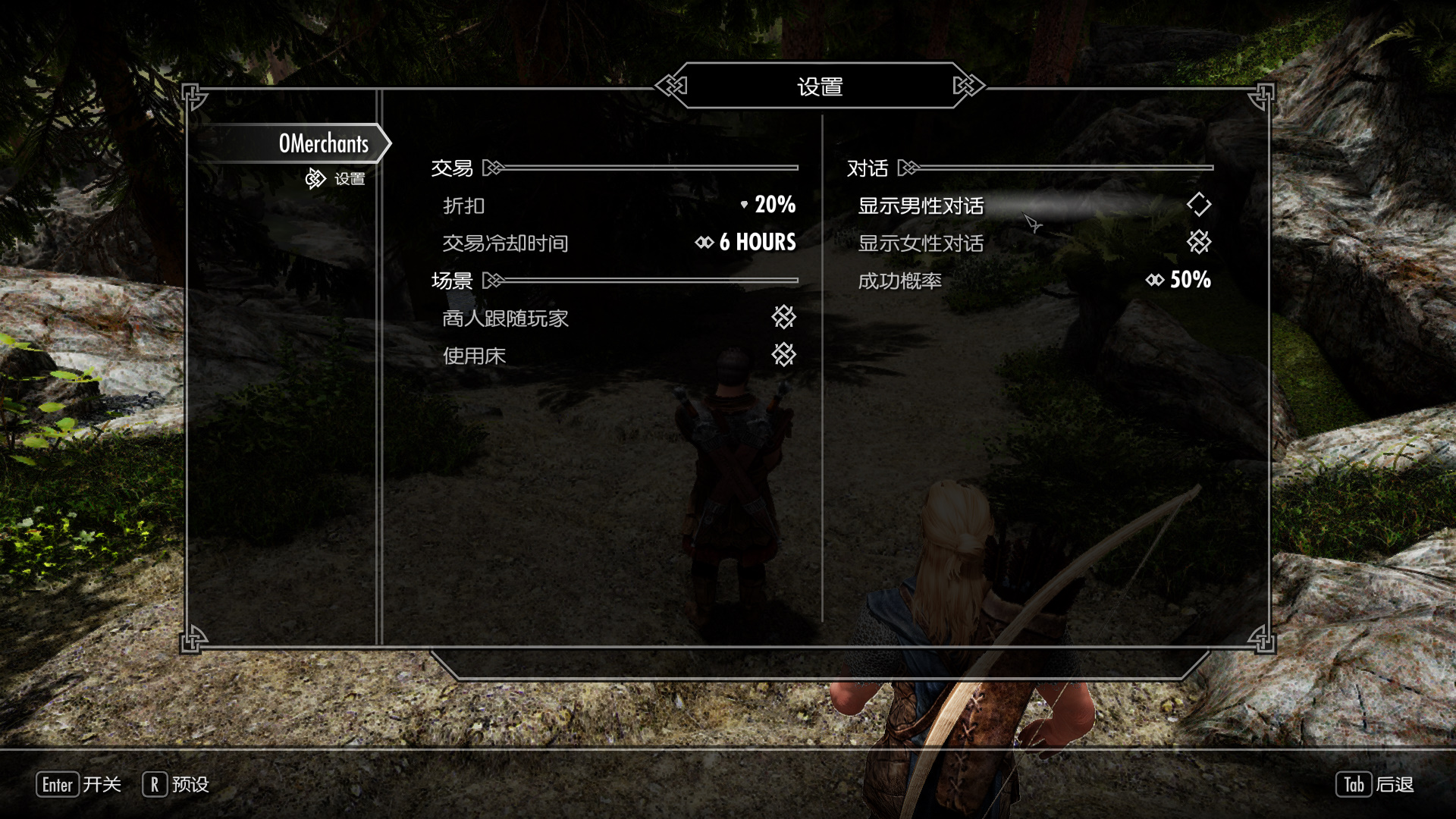
Task: Toggle the 商人跟随玩家 option
Action: (x=783, y=317)
